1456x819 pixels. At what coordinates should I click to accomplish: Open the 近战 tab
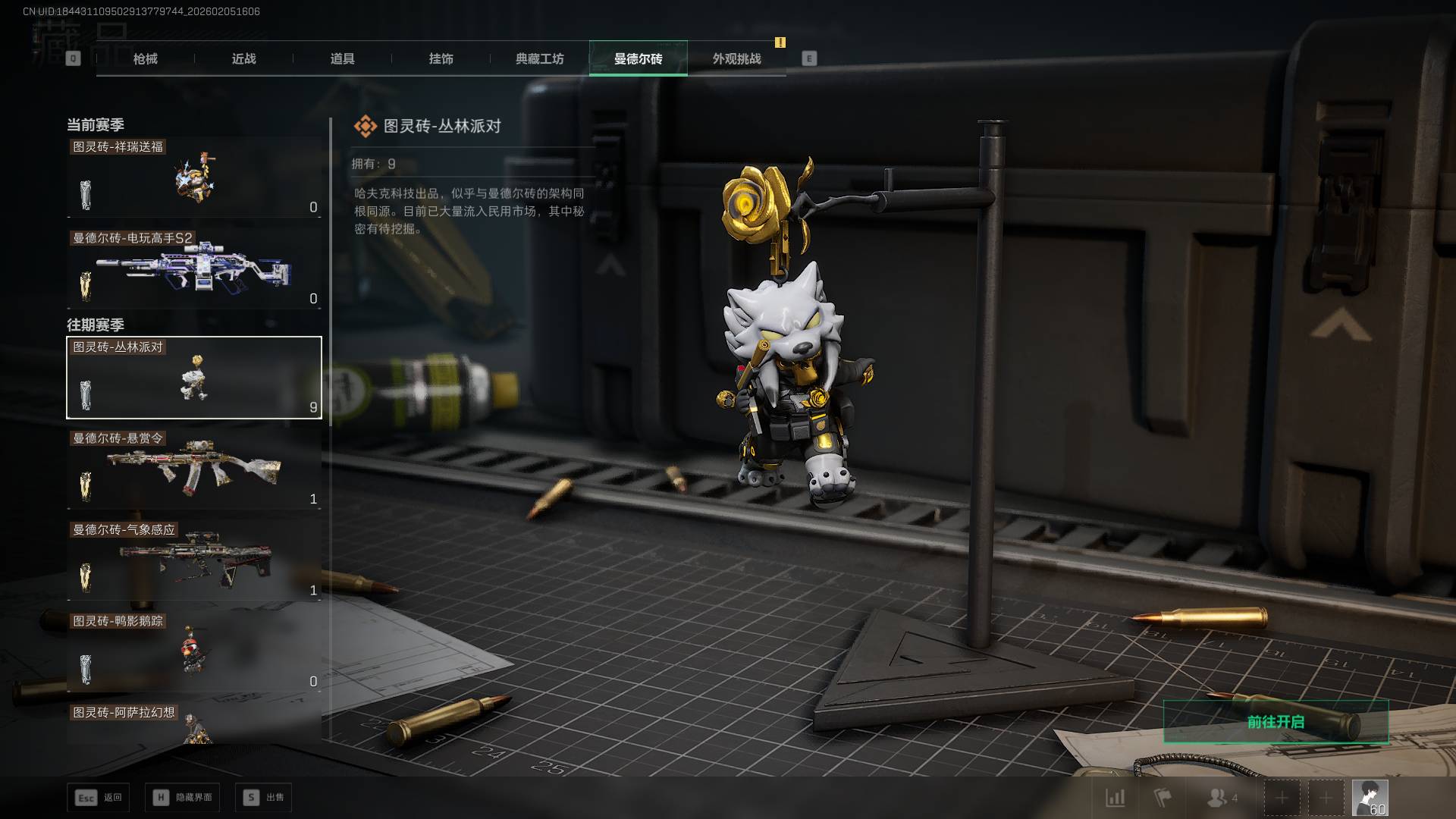[x=243, y=58]
